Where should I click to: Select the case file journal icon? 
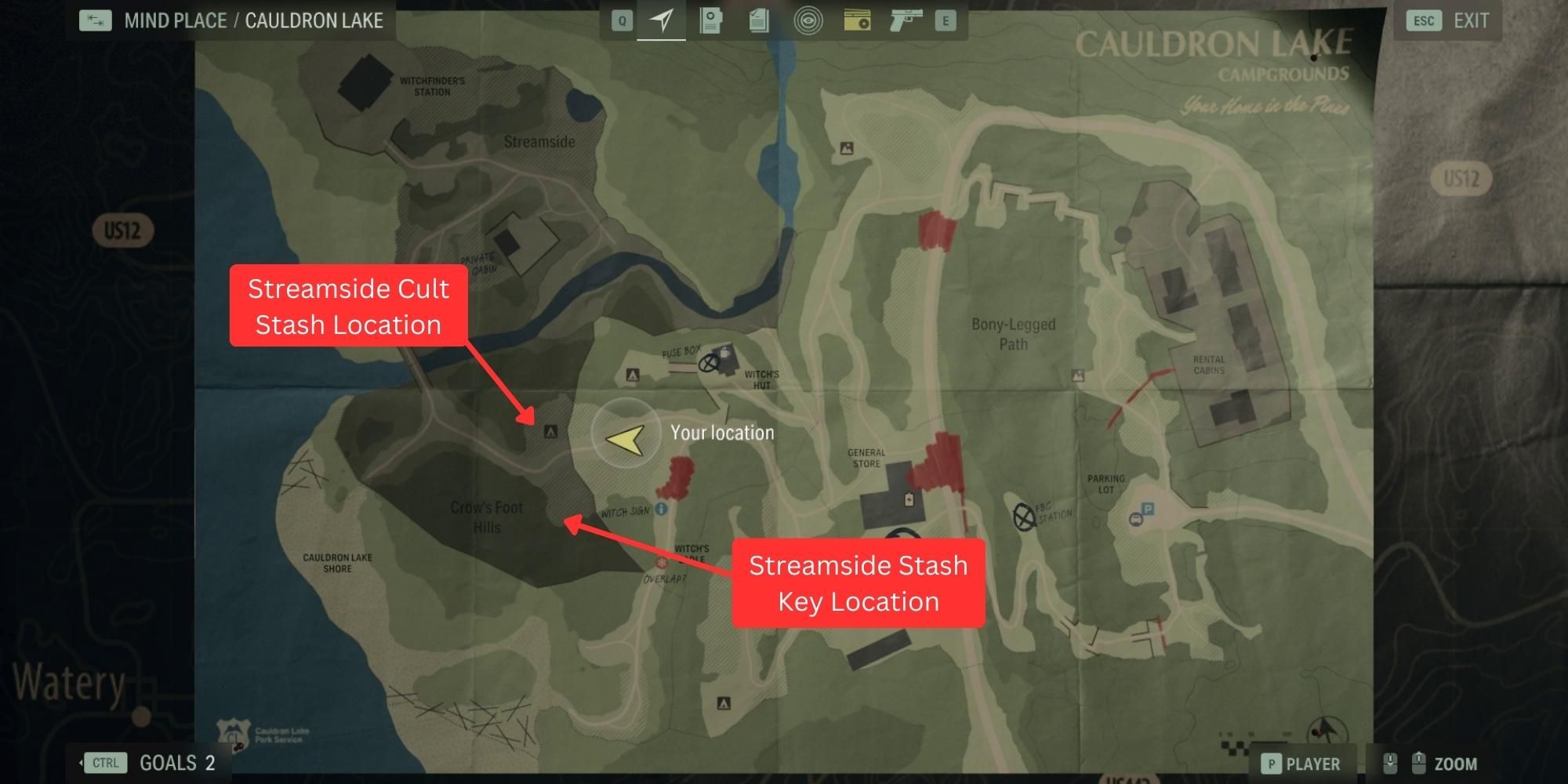point(710,21)
